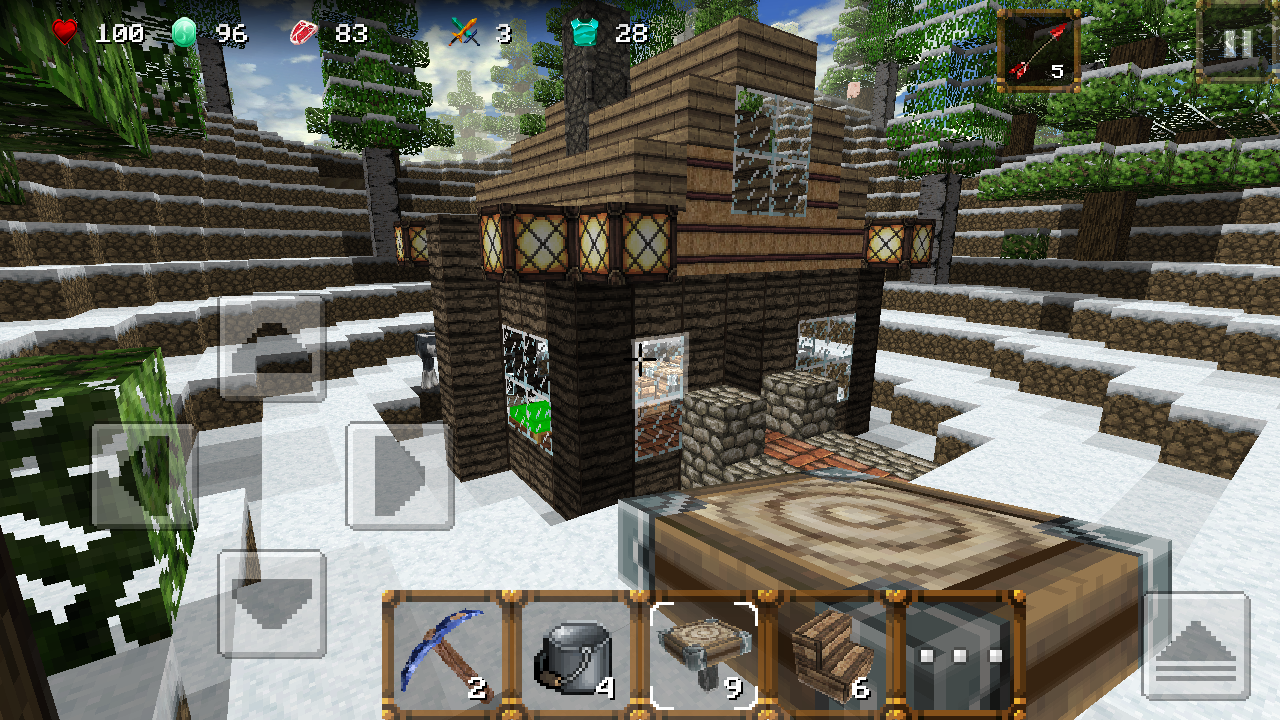Pause the game with the pause button

(1235, 44)
